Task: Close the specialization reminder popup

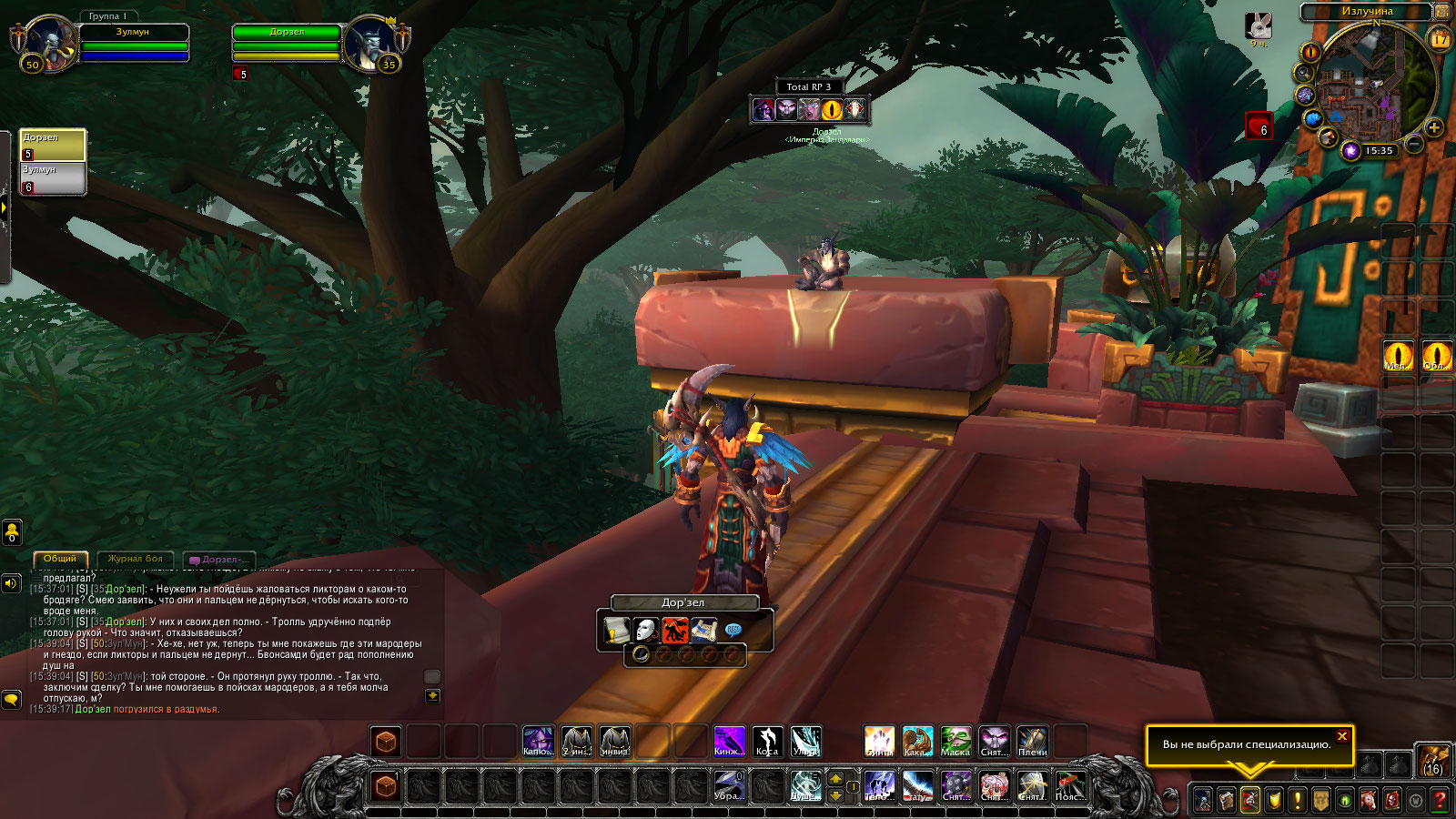Action: [x=1342, y=736]
